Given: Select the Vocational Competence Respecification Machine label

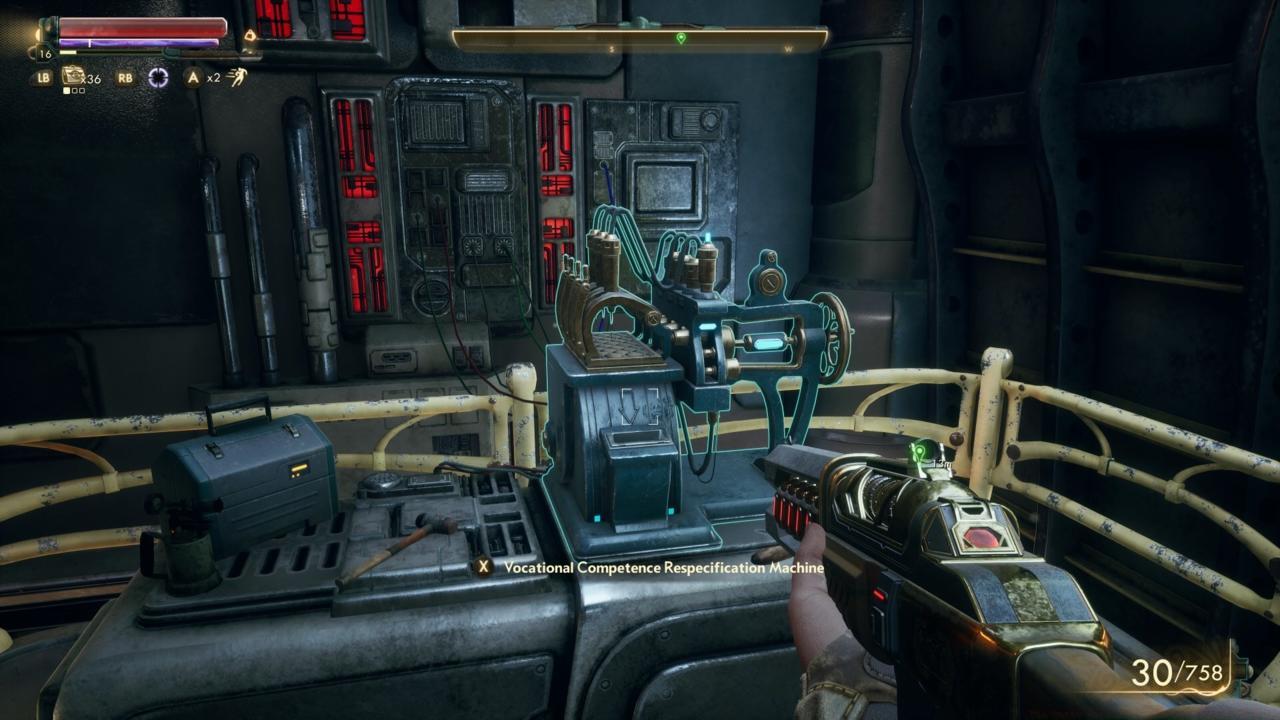Looking at the screenshot, I should click(663, 567).
